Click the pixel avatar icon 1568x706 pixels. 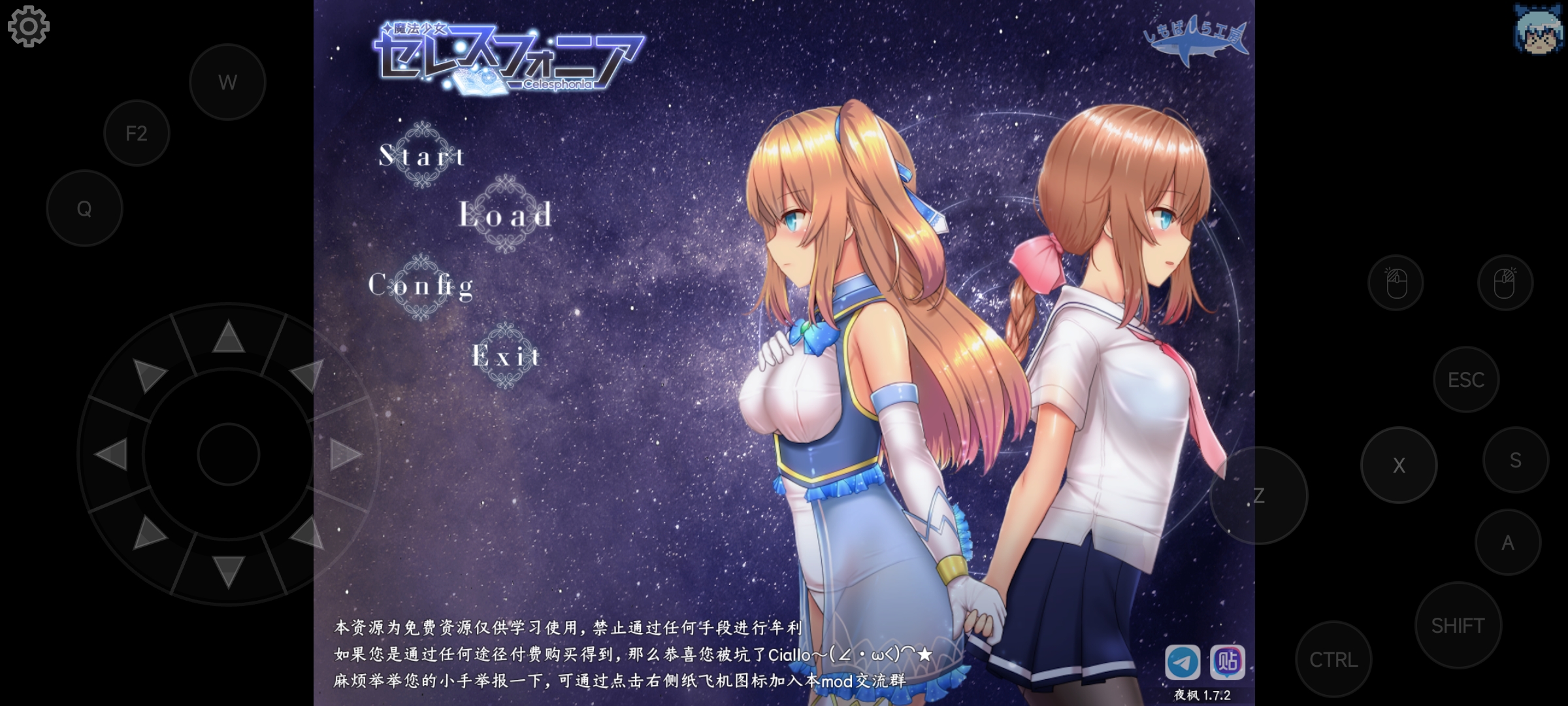[1538, 29]
